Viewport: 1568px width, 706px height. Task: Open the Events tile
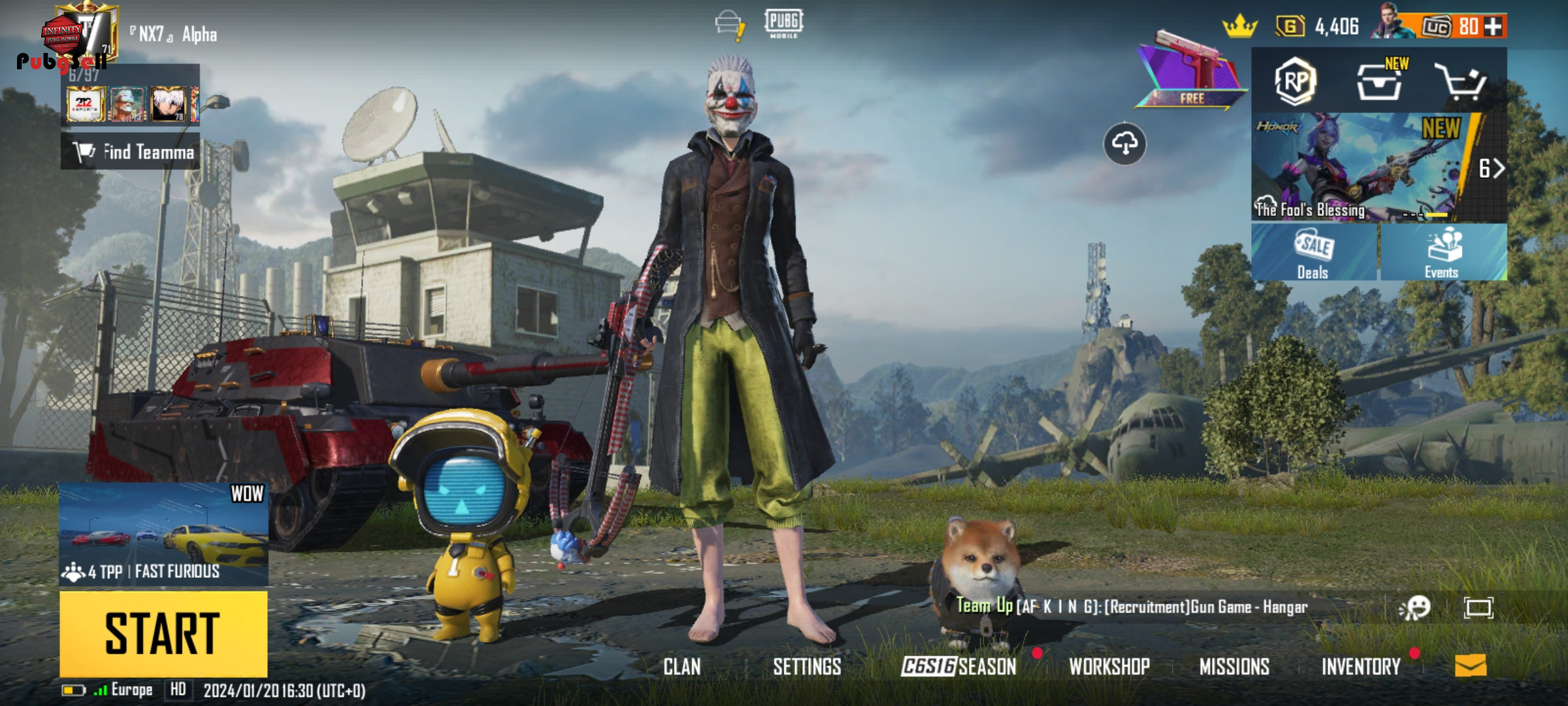1443,252
